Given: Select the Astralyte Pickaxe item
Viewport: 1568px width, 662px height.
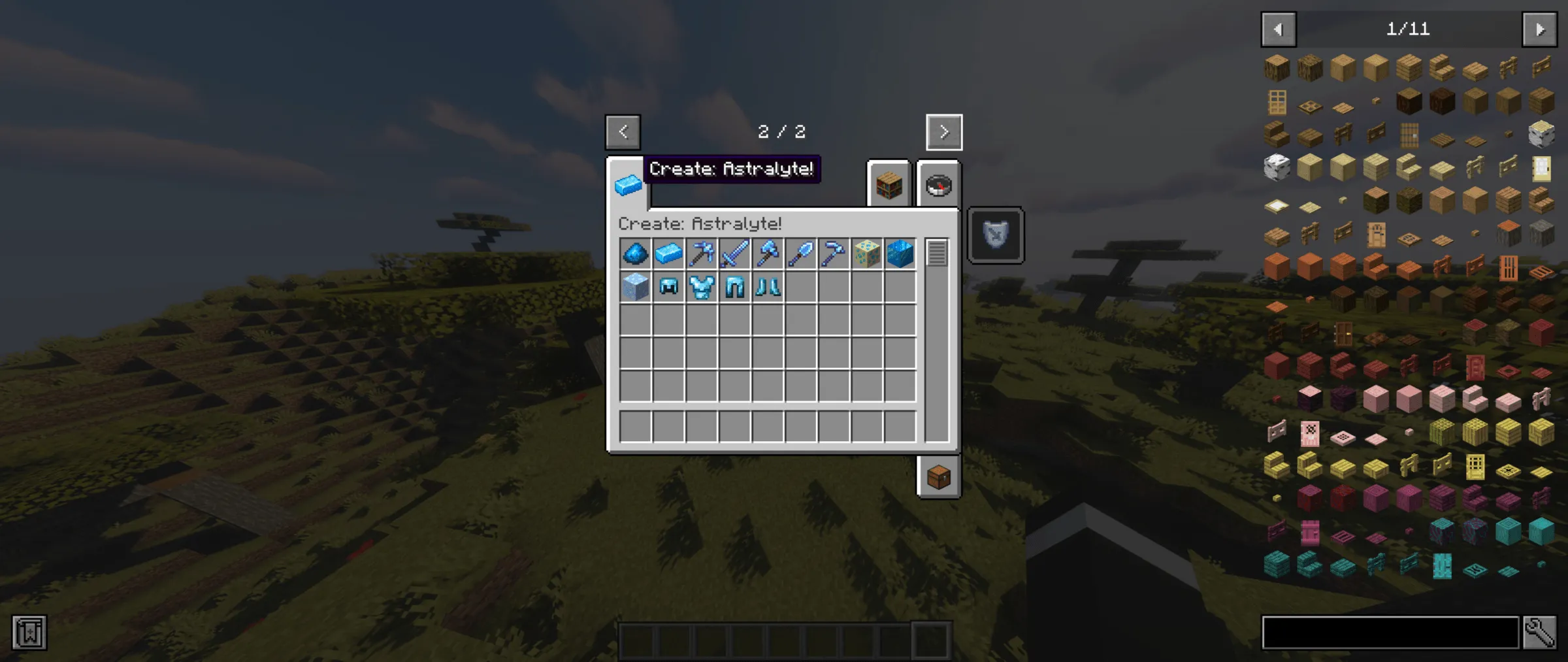Looking at the screenshot, I should (x=702, y=254).
